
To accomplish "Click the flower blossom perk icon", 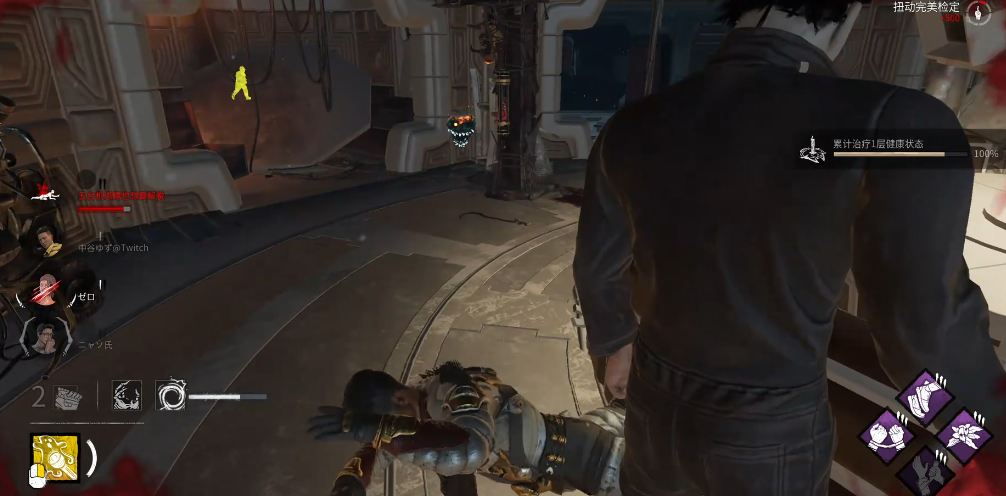I will tap(963, 434).
